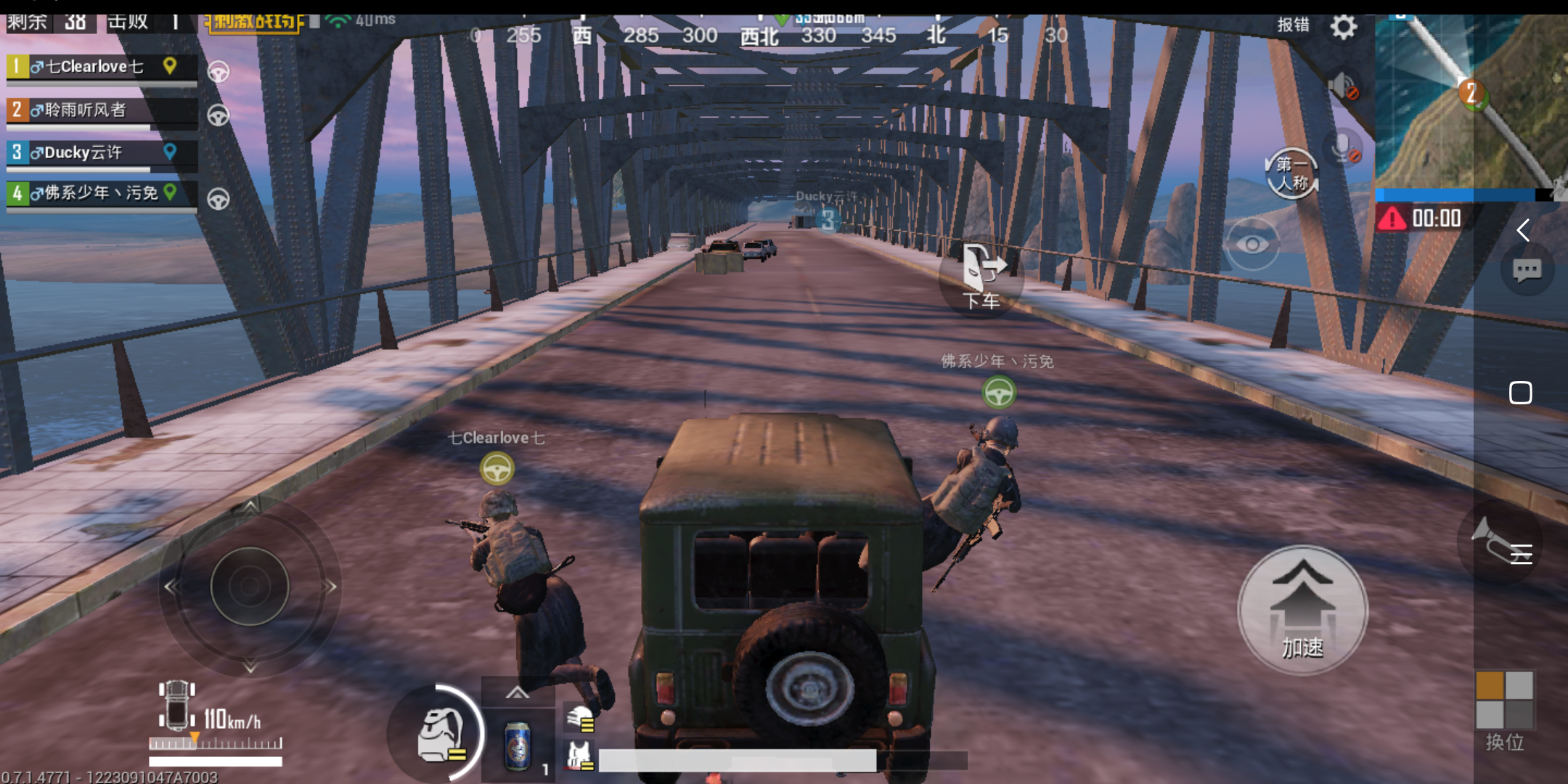Open the quick chat bubble
Viewport: 1568px width, 784px height.
point(1527,271)
